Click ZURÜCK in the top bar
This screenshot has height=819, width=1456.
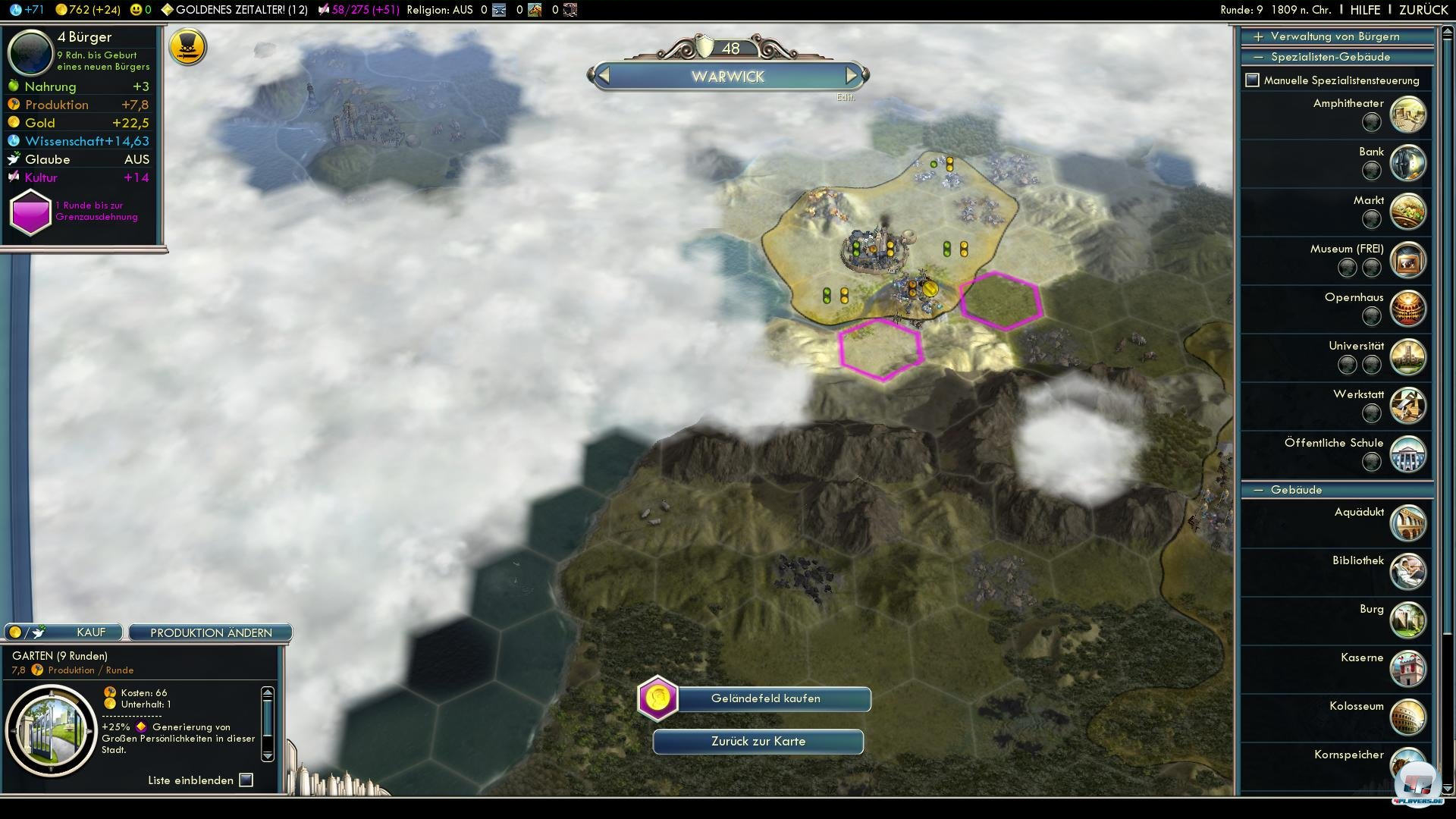click(1423, 10)
